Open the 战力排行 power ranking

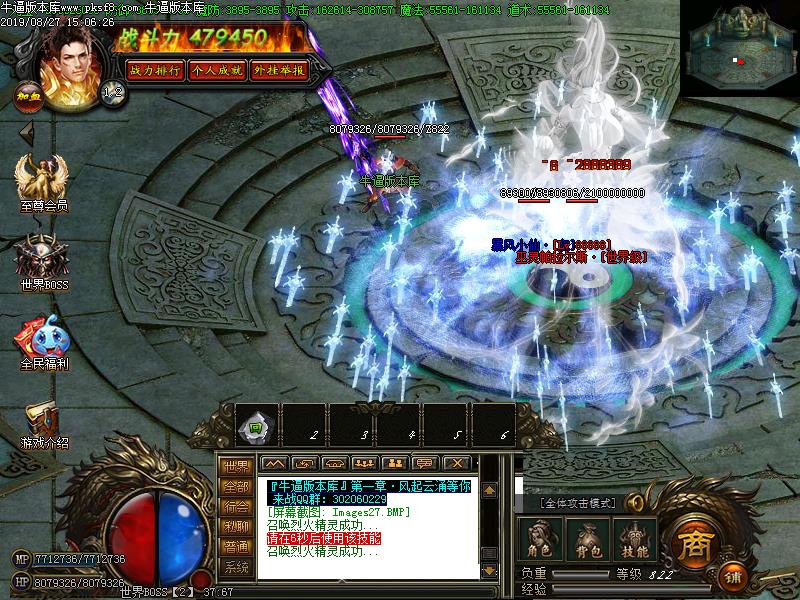(155, 70)
